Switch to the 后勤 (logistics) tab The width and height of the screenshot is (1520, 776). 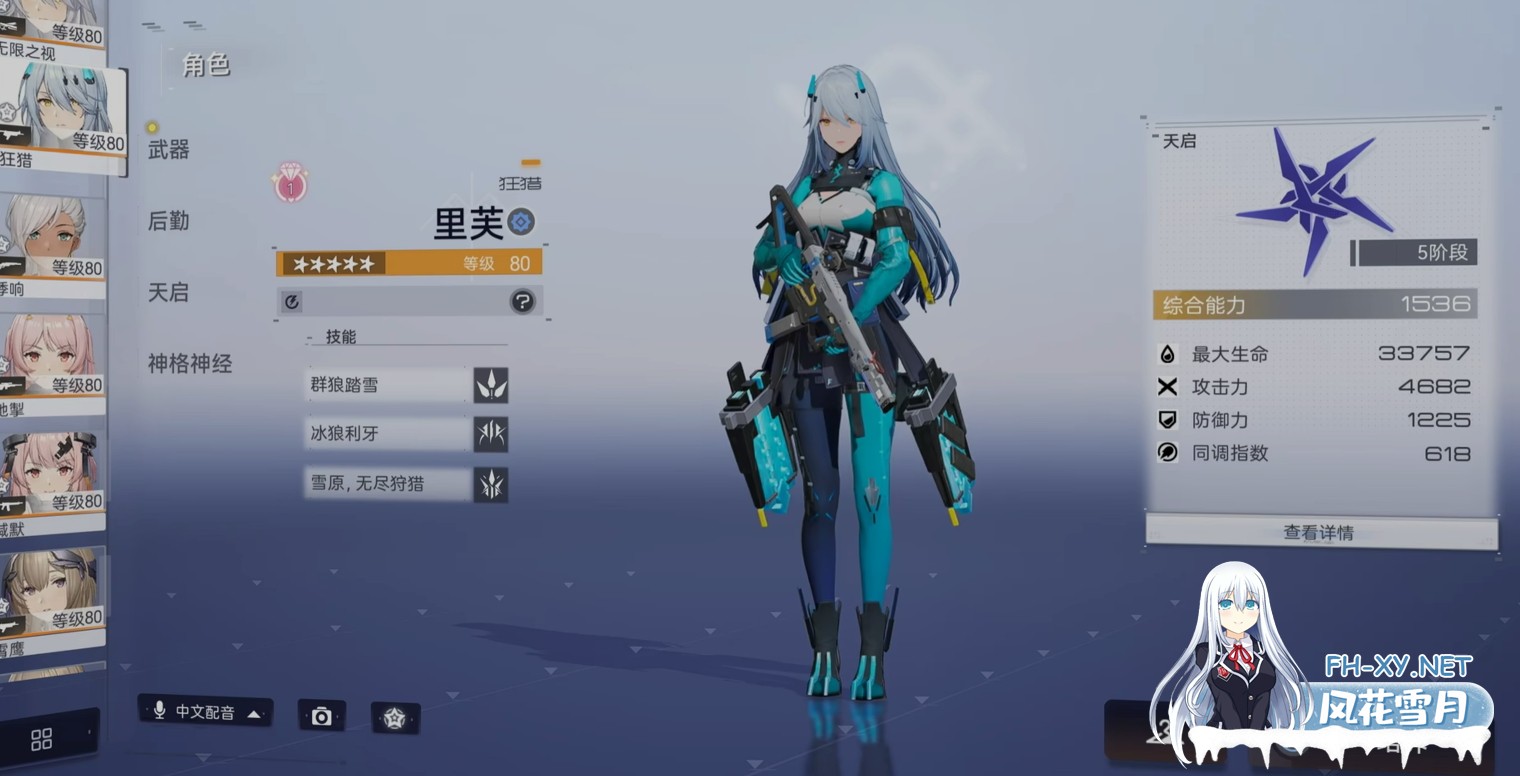pyautogui.click(x=168, y=221)
